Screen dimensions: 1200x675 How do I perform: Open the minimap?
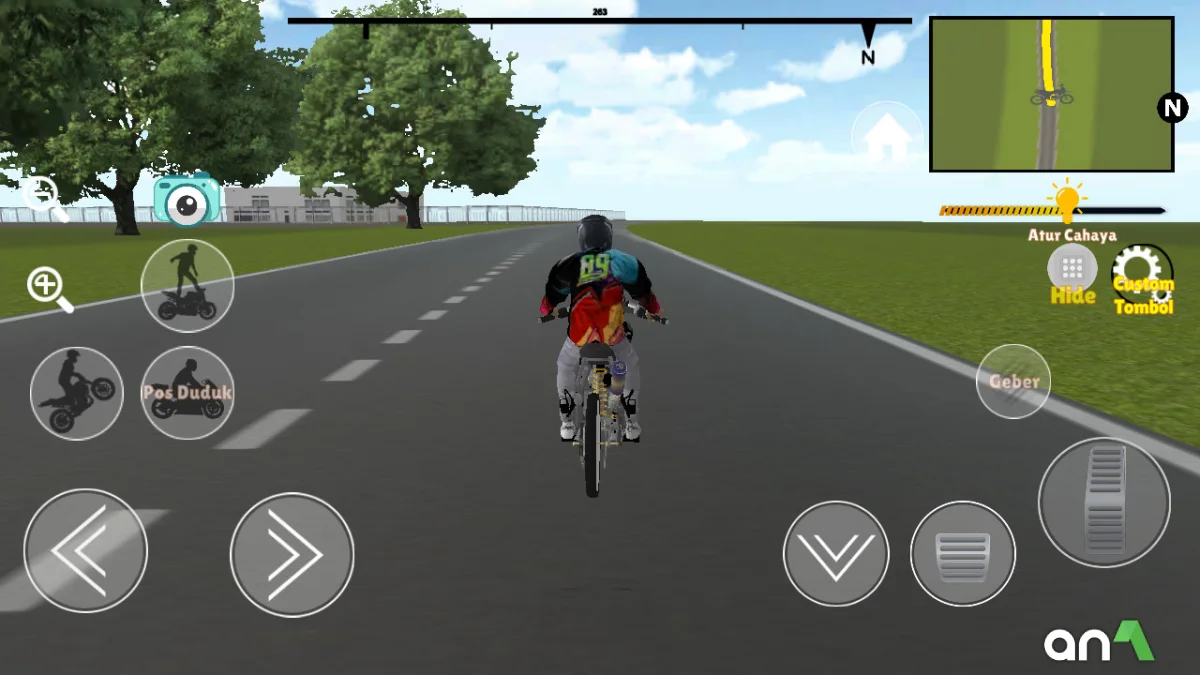1051,94
